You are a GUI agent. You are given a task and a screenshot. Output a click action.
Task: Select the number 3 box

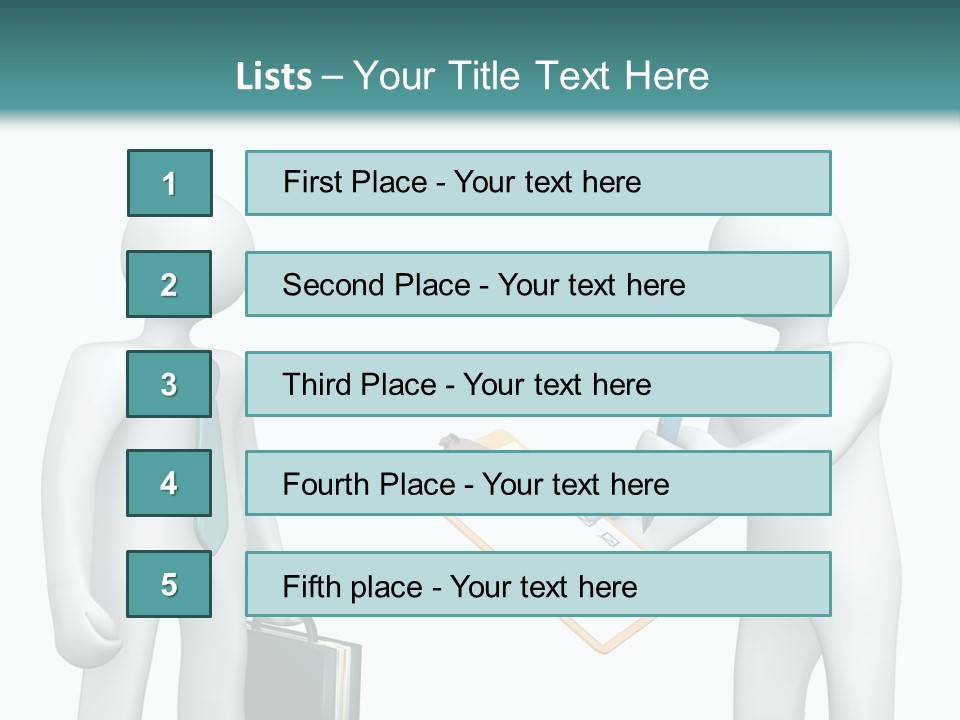tap(169, 384)
